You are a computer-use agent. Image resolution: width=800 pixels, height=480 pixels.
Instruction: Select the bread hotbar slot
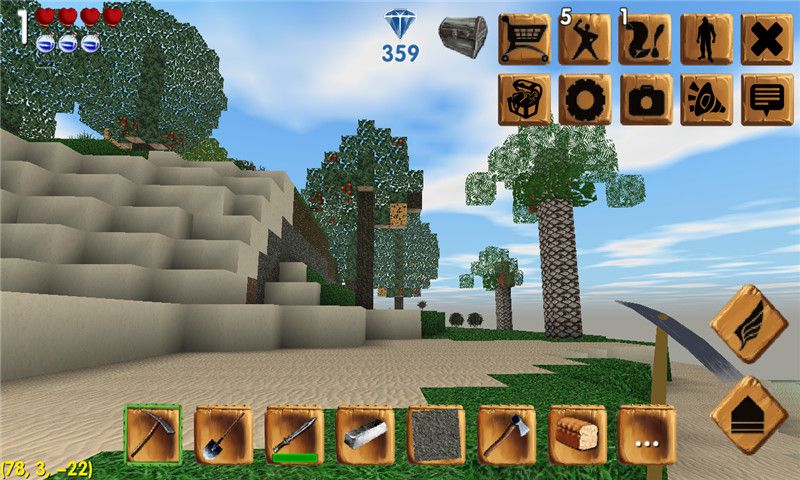click(577, 434)
